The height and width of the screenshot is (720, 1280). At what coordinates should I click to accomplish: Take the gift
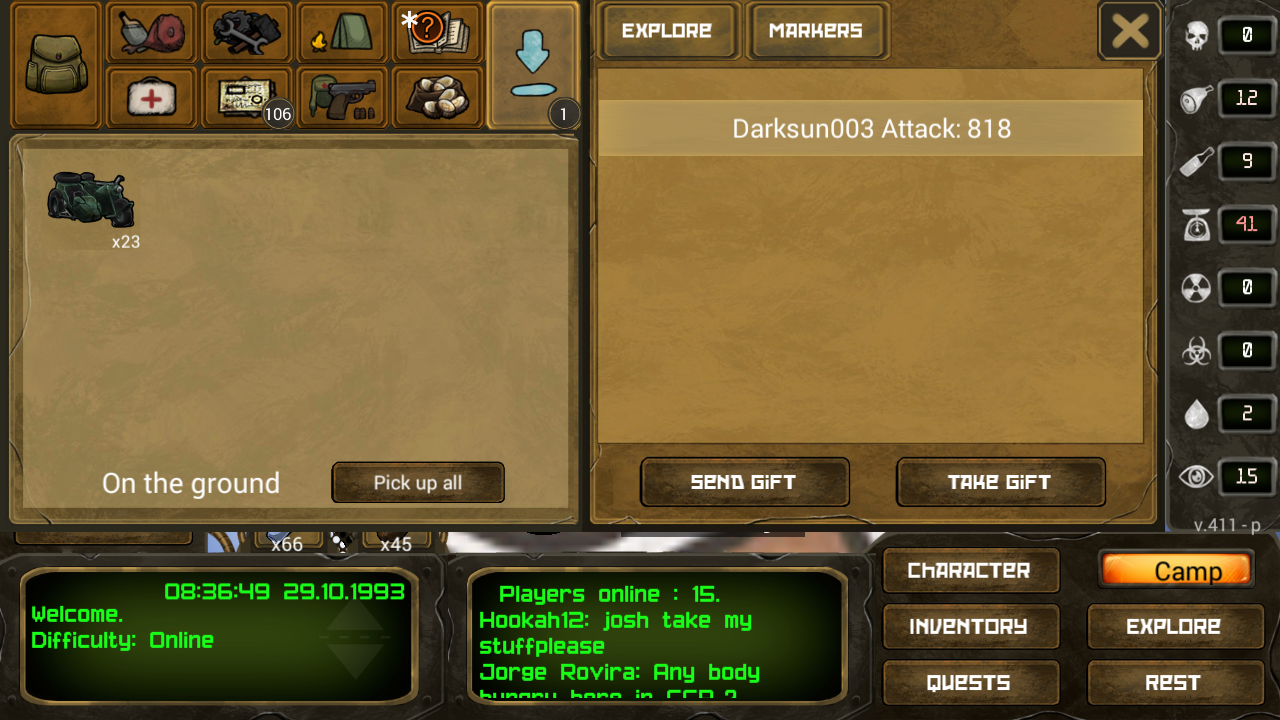pos(1000,482)
